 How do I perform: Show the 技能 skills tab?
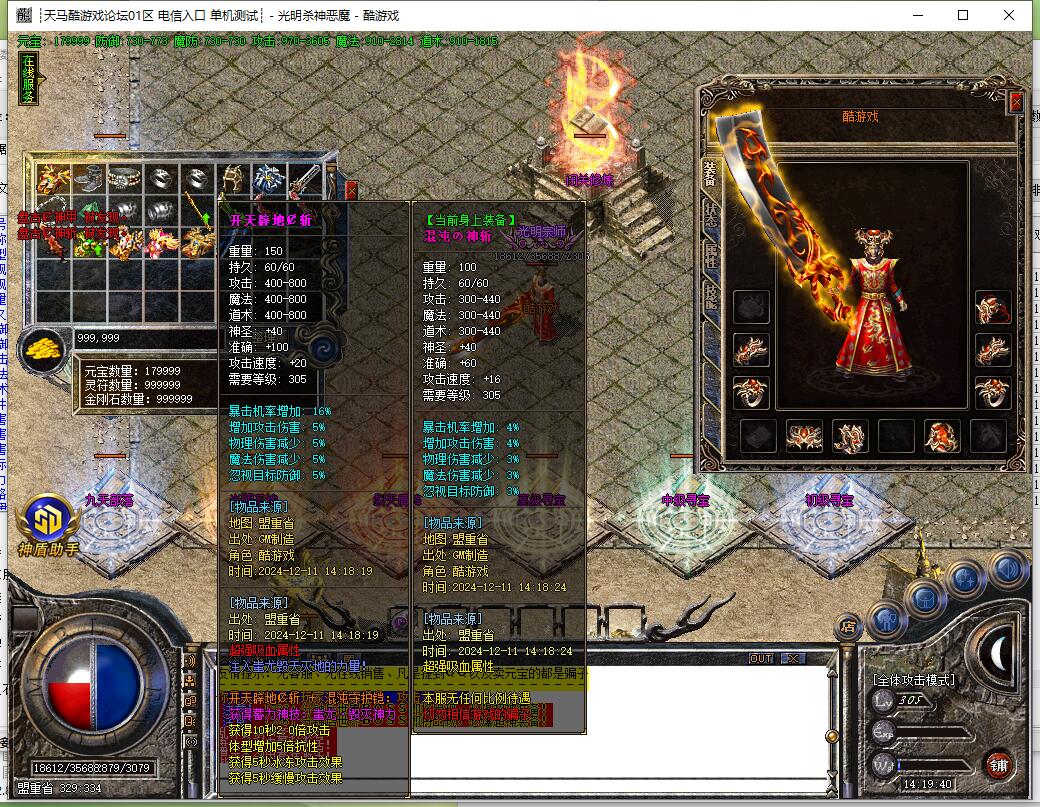click(x=710, y=295)
